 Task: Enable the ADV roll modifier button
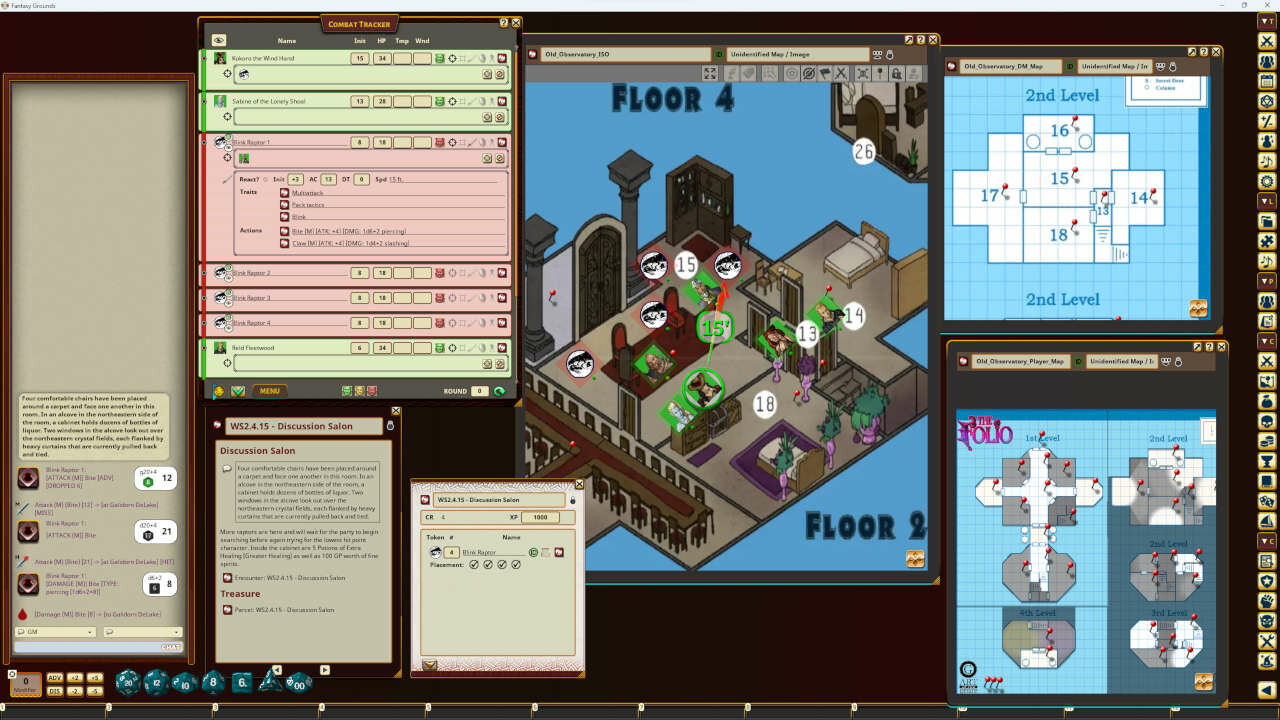coord(55,677)
